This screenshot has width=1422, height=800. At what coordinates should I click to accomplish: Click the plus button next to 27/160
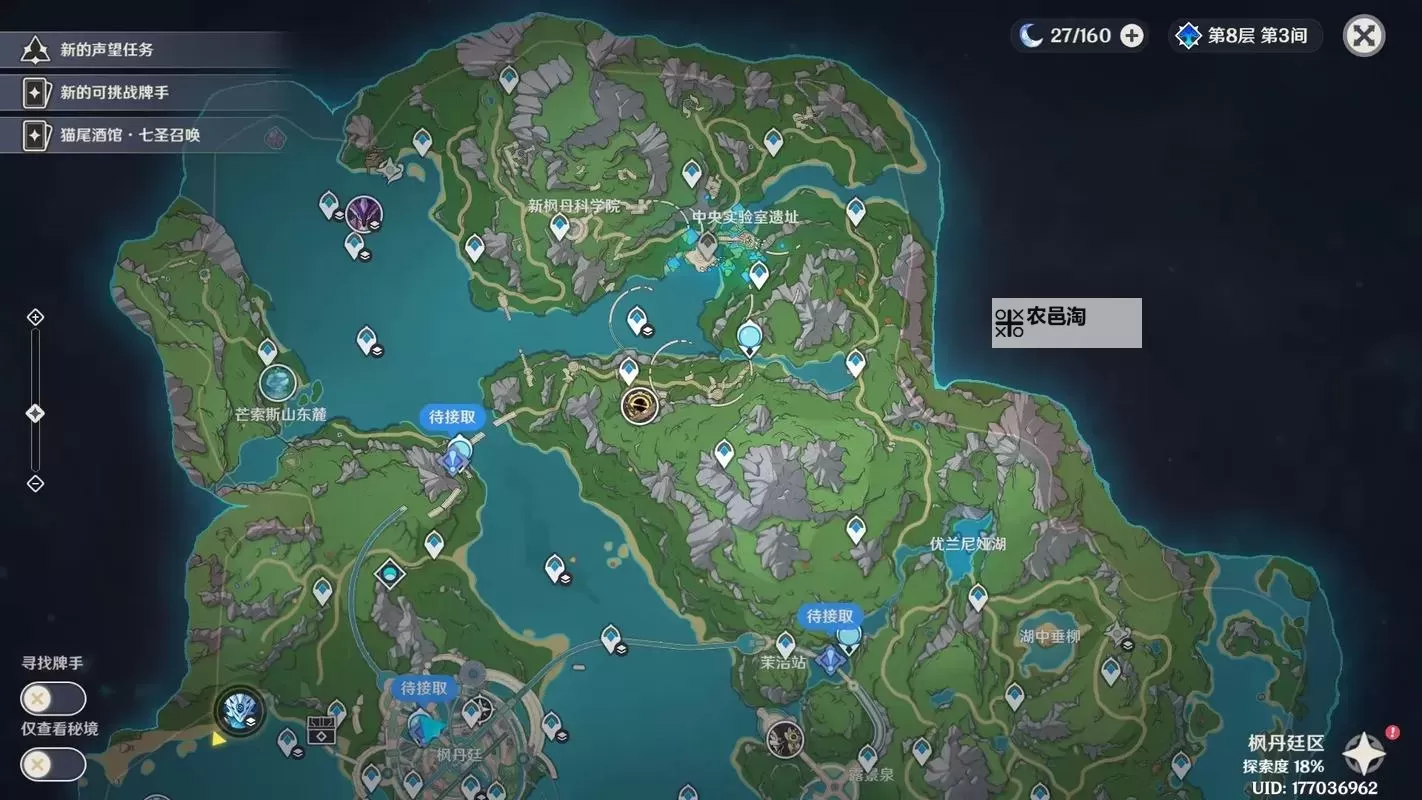(1130, 35)
